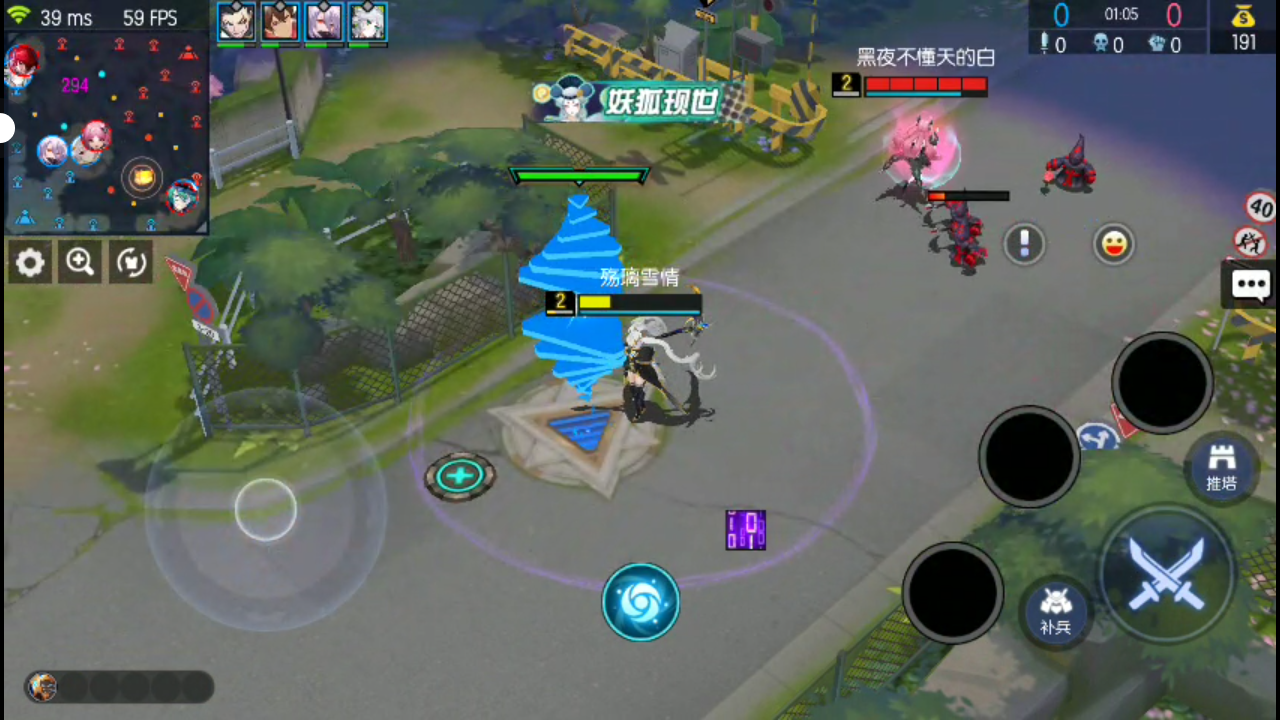Upgrade the skill with the green plus icon
Image resolution: width=1280 pixels, height=720 pixels.
459,476
